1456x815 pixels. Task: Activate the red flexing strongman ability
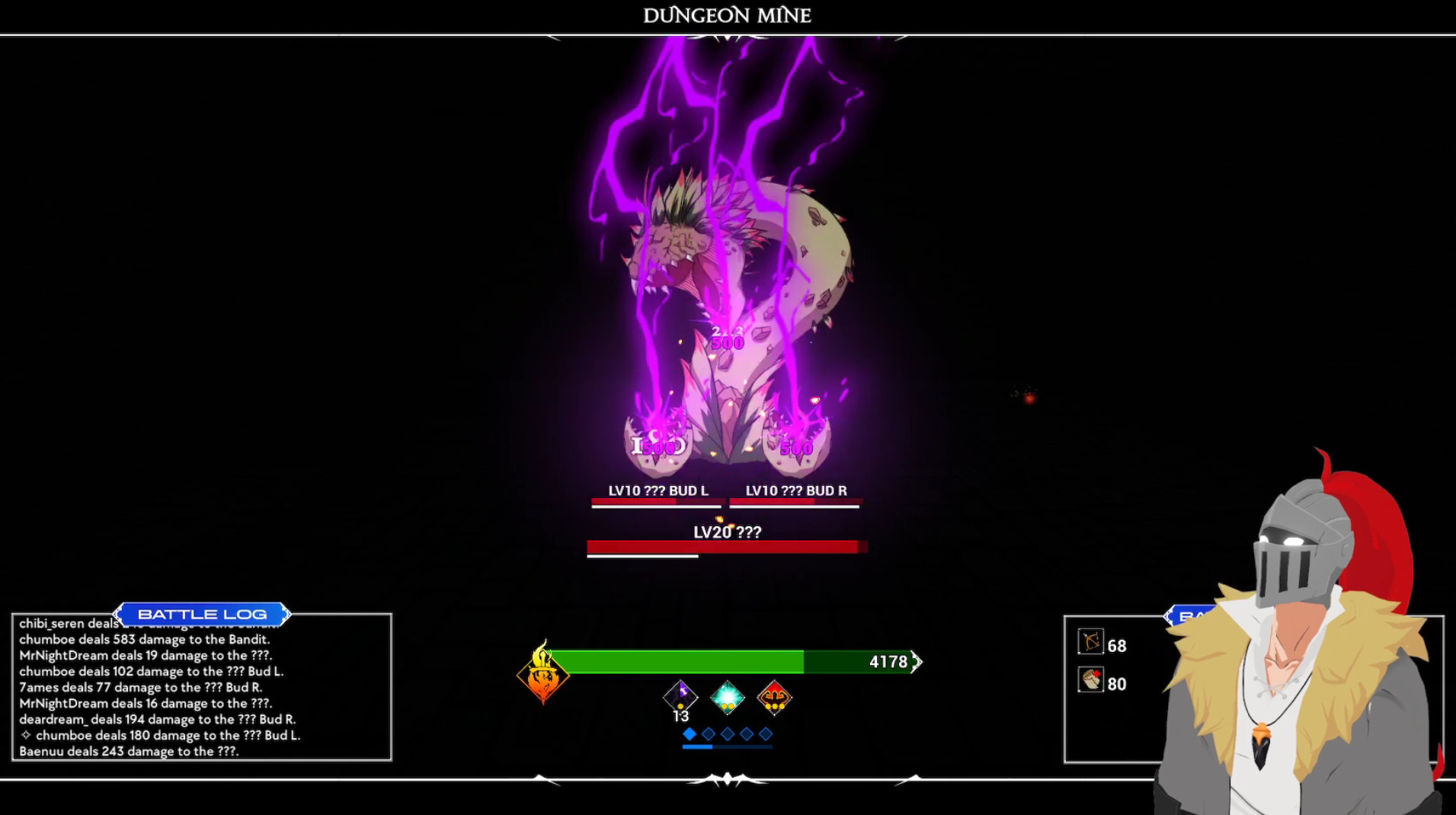click(774, 696)
